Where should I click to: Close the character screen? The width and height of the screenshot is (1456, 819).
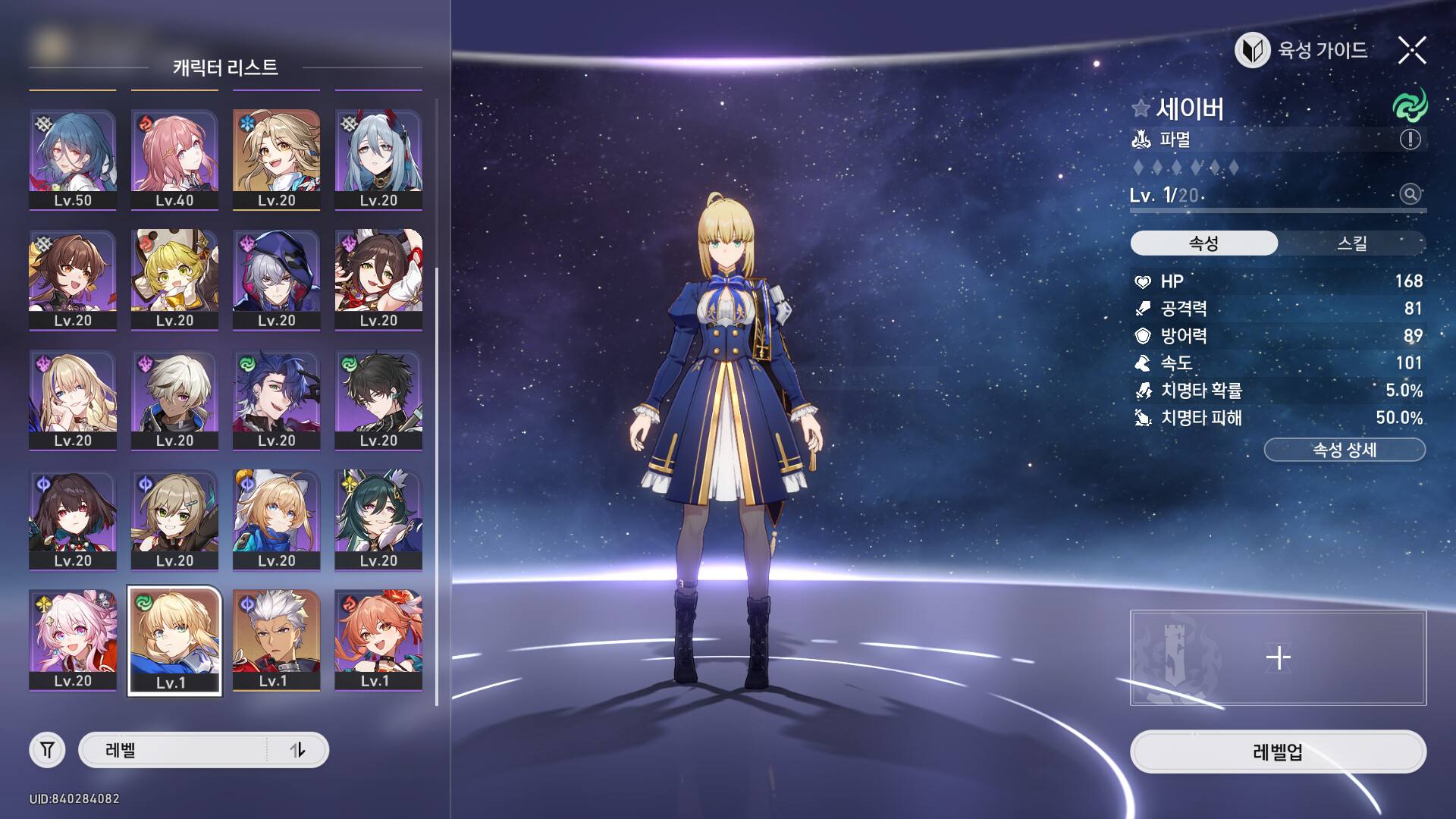[x=1411, y=51]
